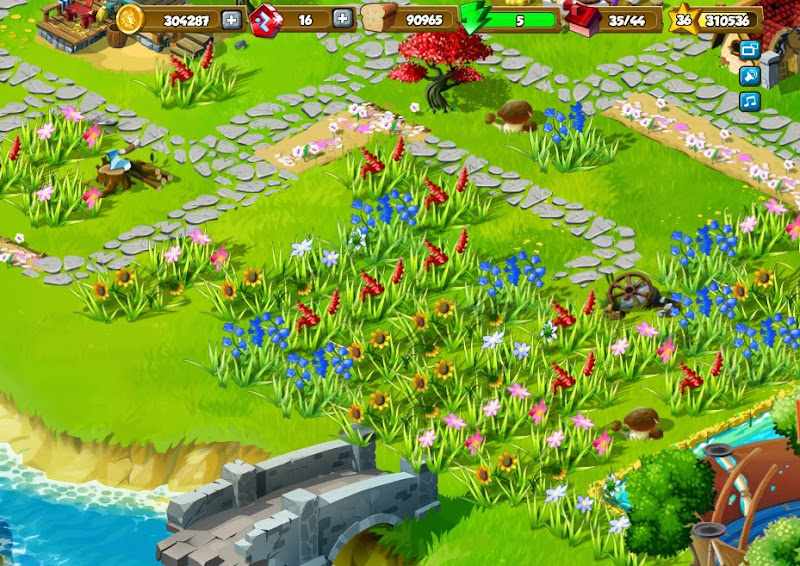Click the red gem currency icon
Viewport: 800px width, 566px height.
(265, 19)
